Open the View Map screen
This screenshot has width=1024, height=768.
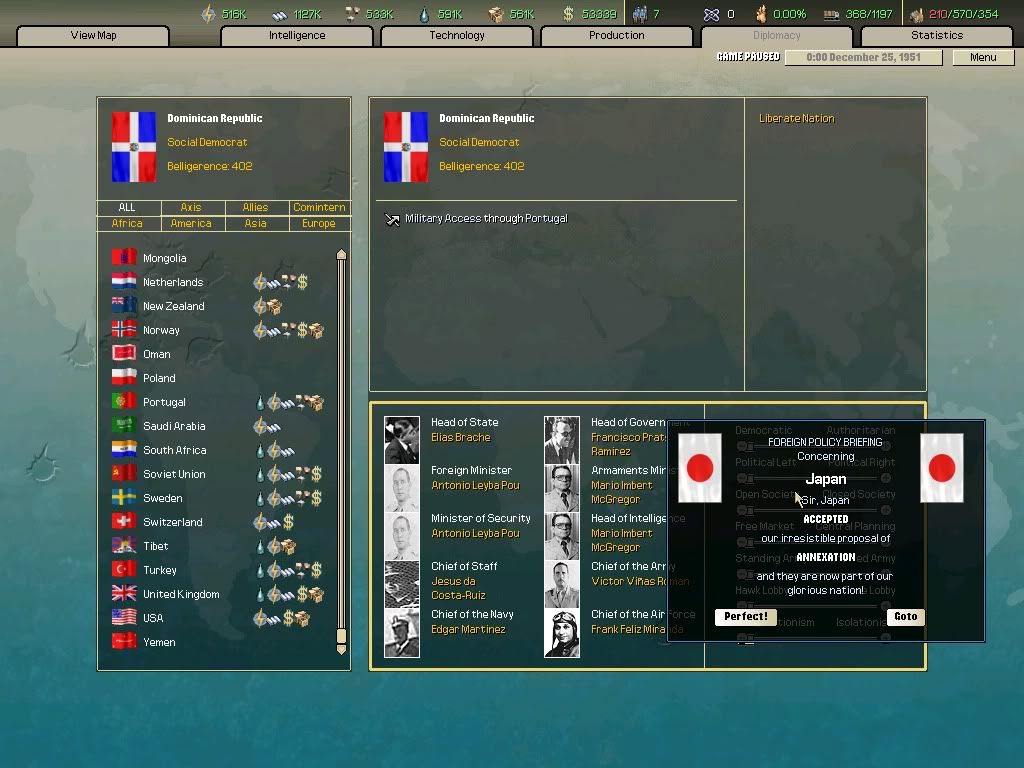(x=93, y=36)
